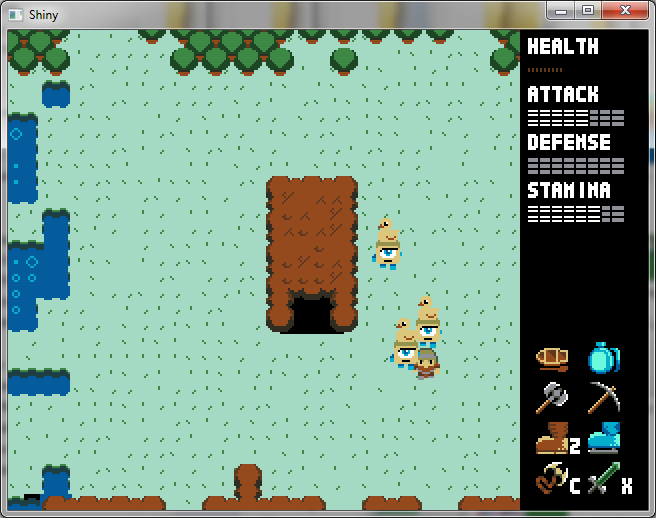Minimize the Shiny window
The height and width of the screenshot is (518, 656).
click(x=562, y=10)
